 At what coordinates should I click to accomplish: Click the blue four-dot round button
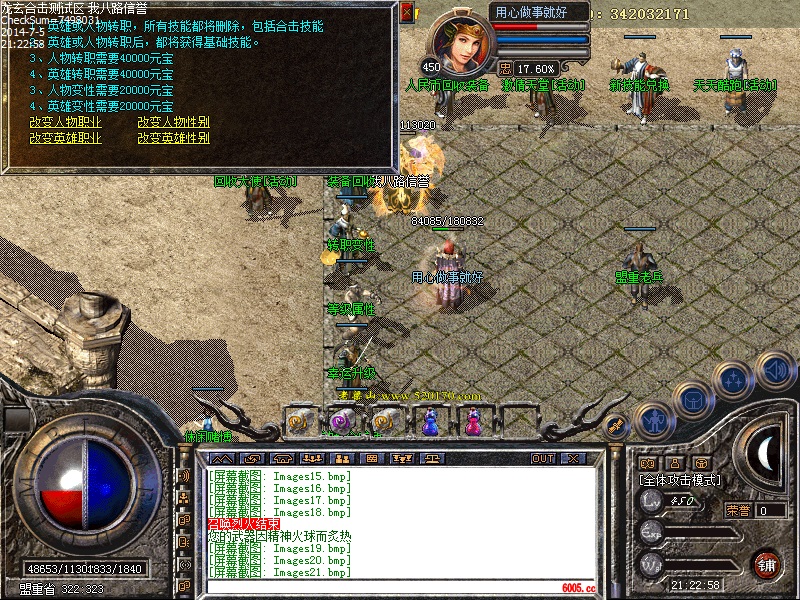pos(735,380)
